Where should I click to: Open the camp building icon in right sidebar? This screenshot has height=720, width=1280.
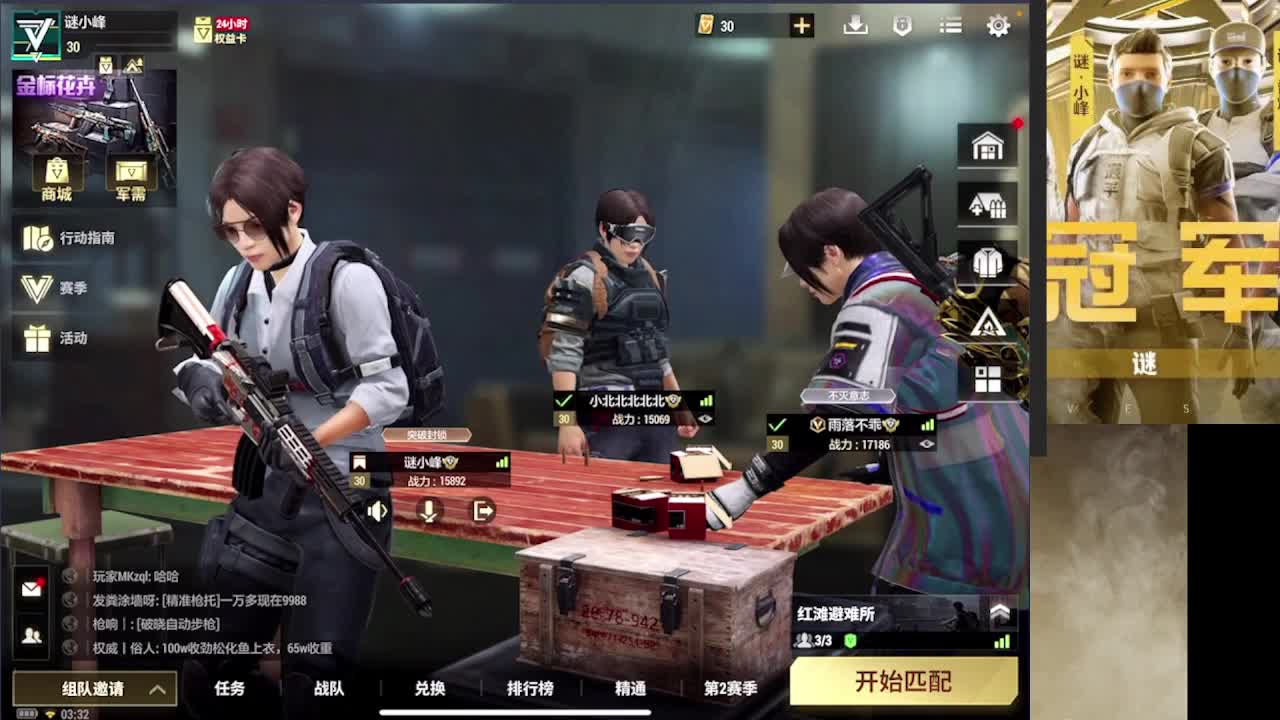[988, 204]
